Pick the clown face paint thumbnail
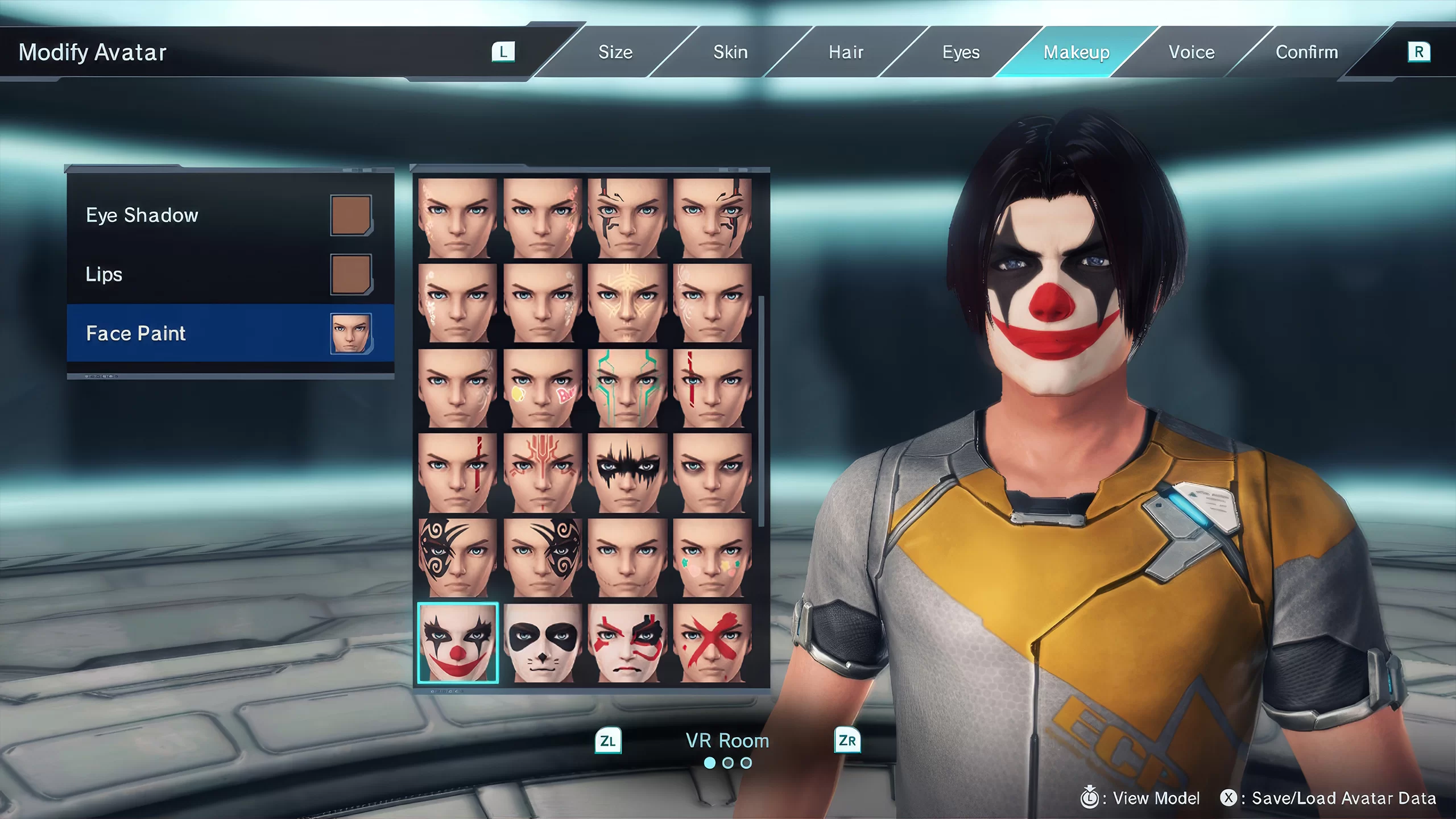 458,643
